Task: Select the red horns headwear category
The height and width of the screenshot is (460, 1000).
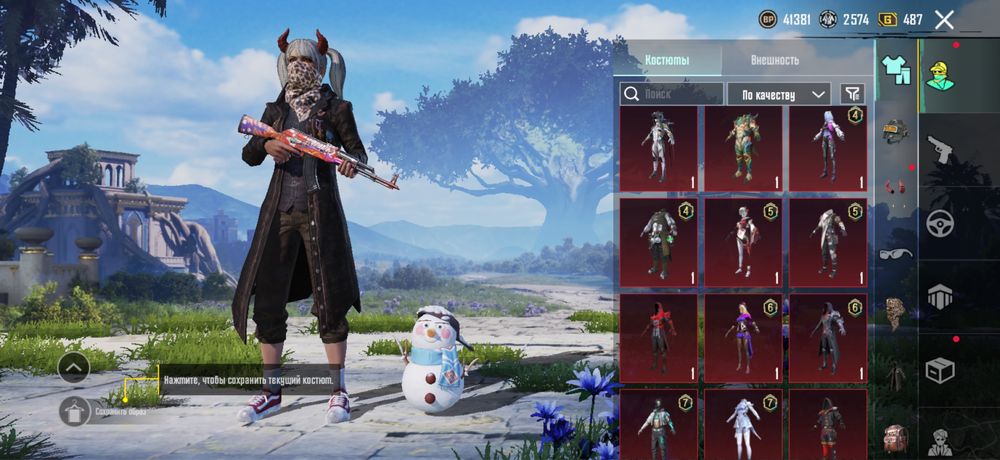Action: coord(895,187)
